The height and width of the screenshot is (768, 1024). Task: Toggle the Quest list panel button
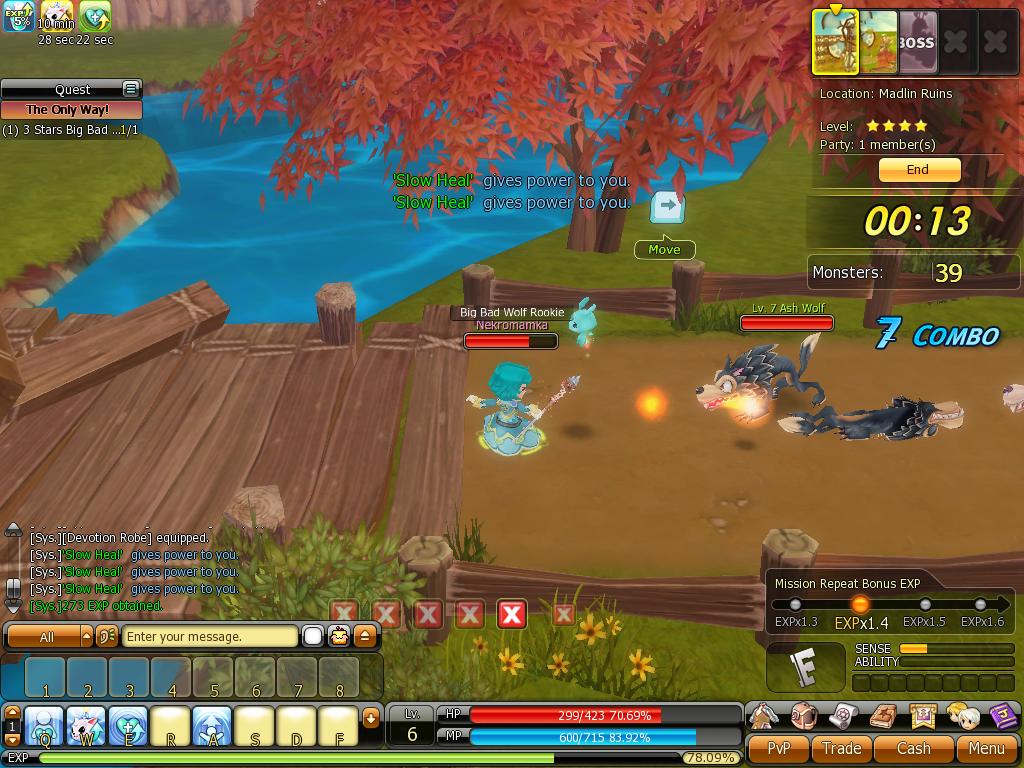coord(130,89)
